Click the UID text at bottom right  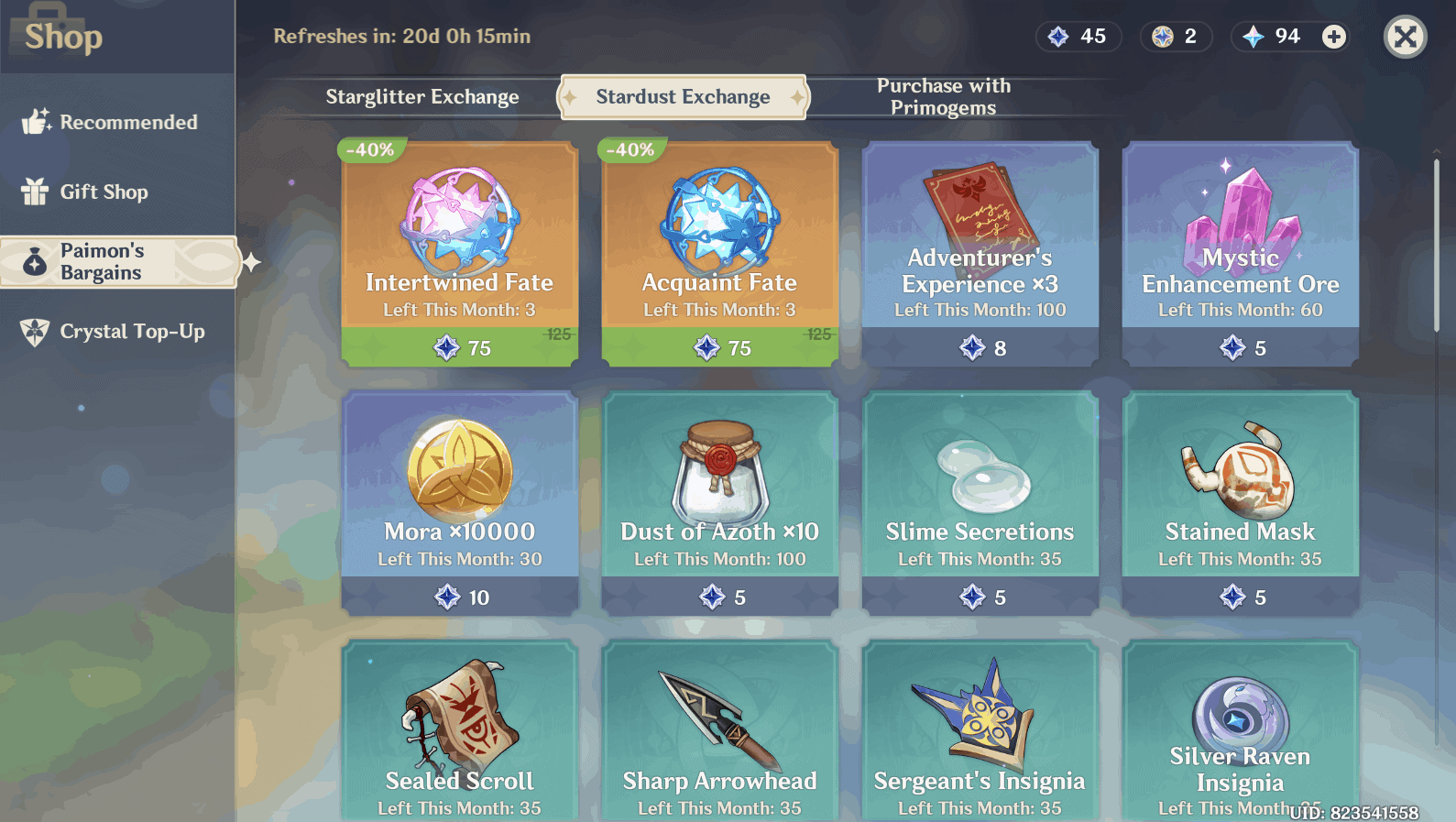(1358, 810)
